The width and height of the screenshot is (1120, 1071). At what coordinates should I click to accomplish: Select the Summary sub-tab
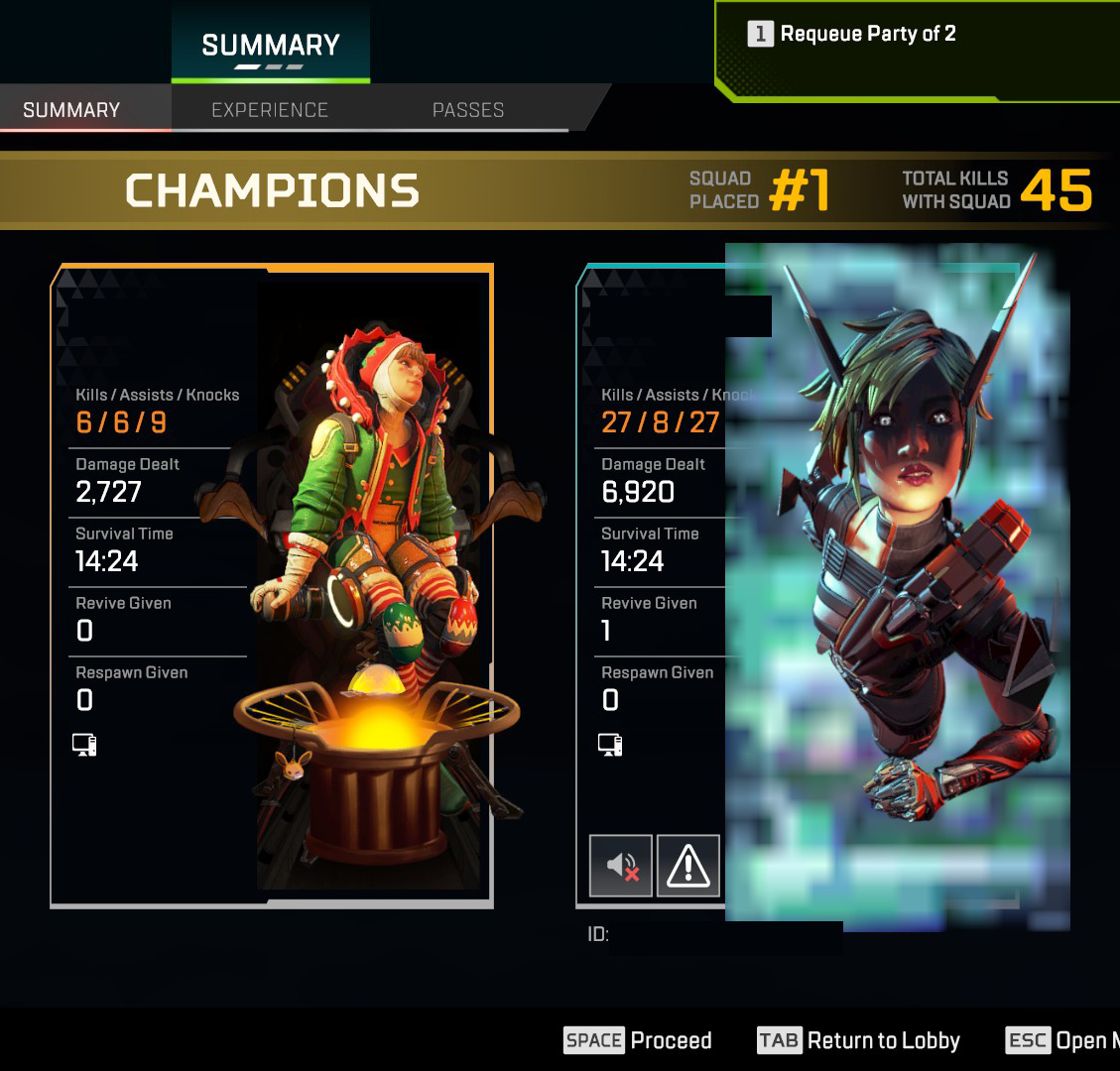pyautogui.click(x=71, y=110)
